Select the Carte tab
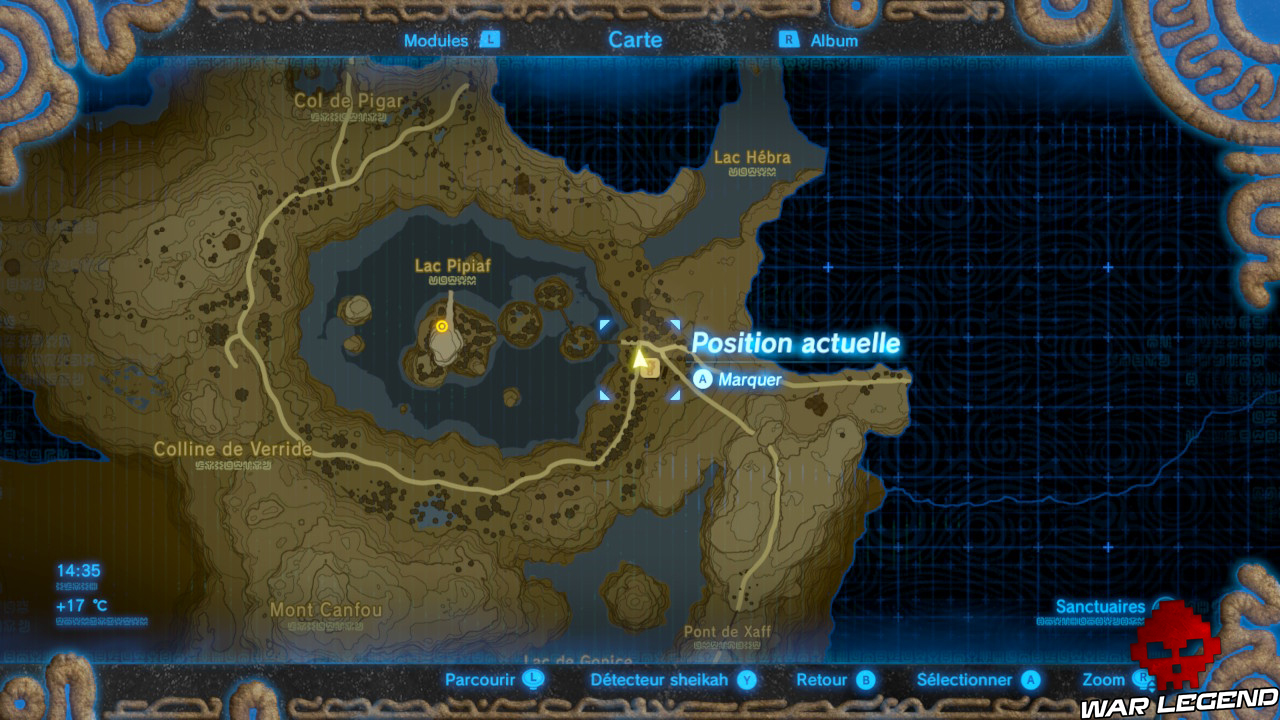 [x=634, y=40]
